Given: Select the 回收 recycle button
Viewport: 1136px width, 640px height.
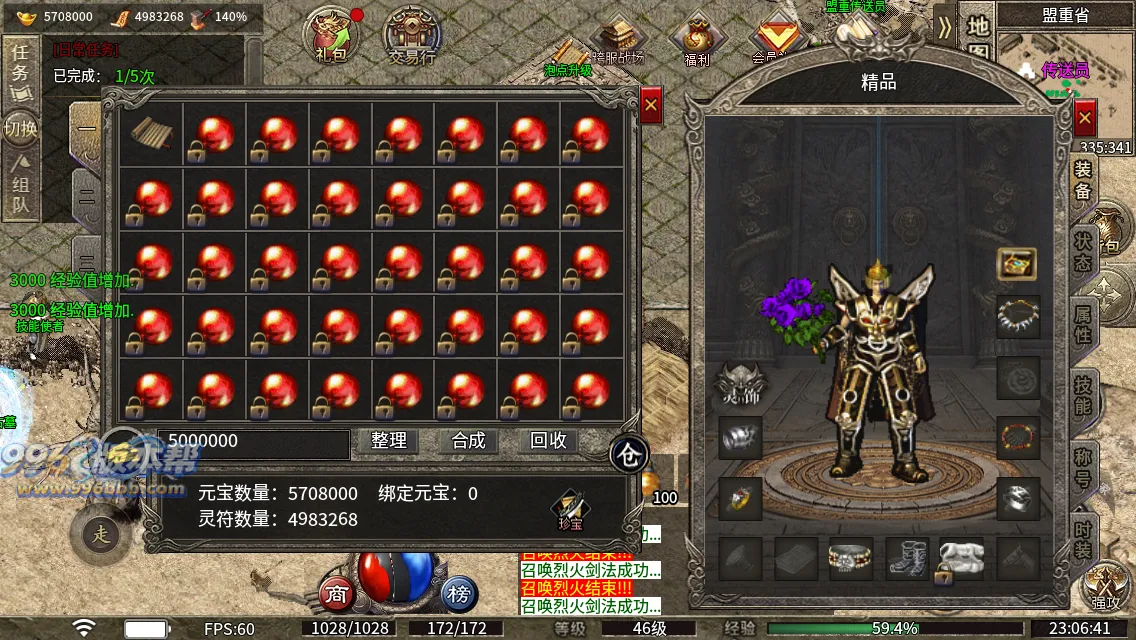Looking at the screenshot, I should click(548, 441).
